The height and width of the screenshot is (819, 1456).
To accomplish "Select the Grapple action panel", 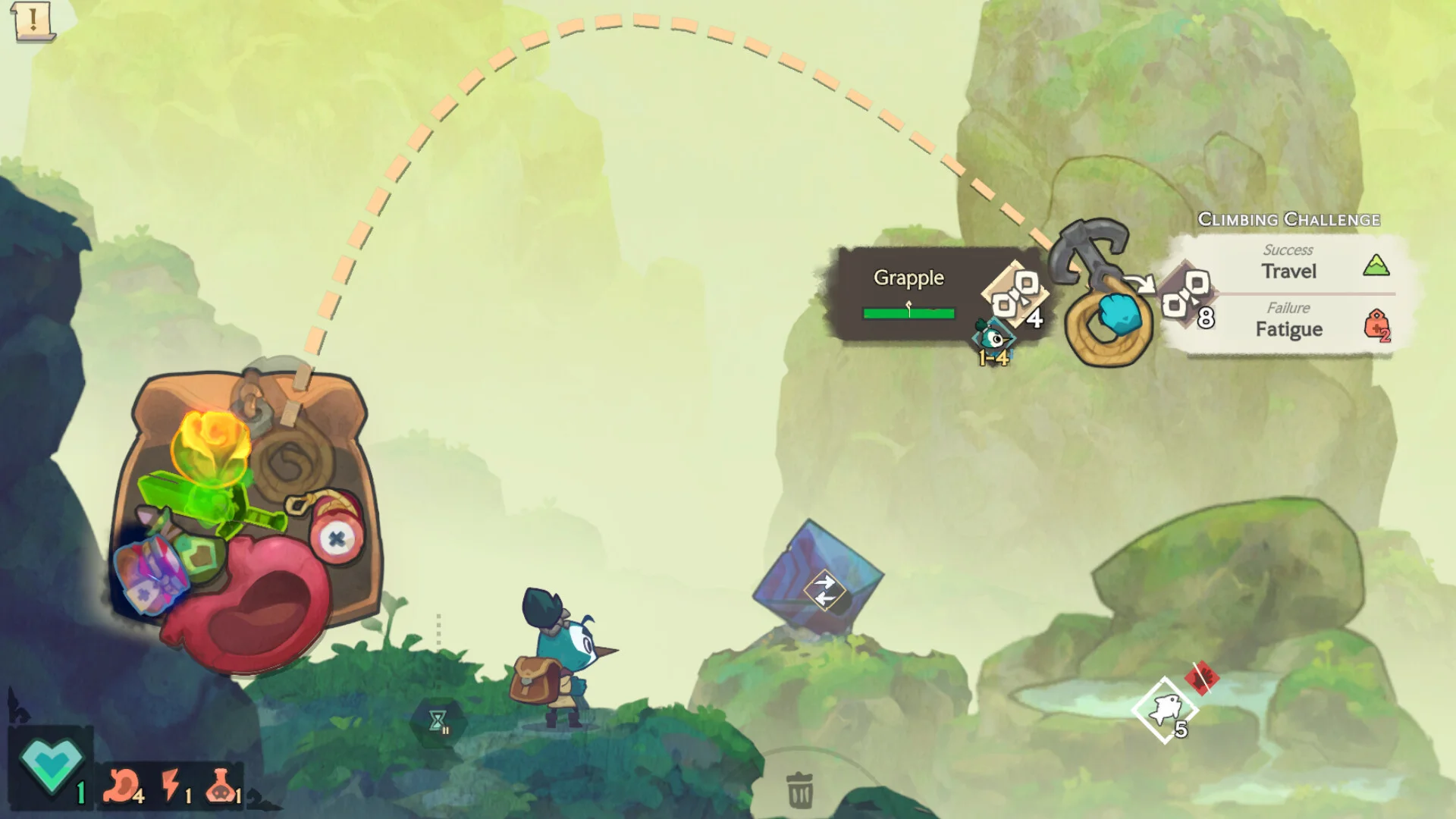I will (908, 293).
